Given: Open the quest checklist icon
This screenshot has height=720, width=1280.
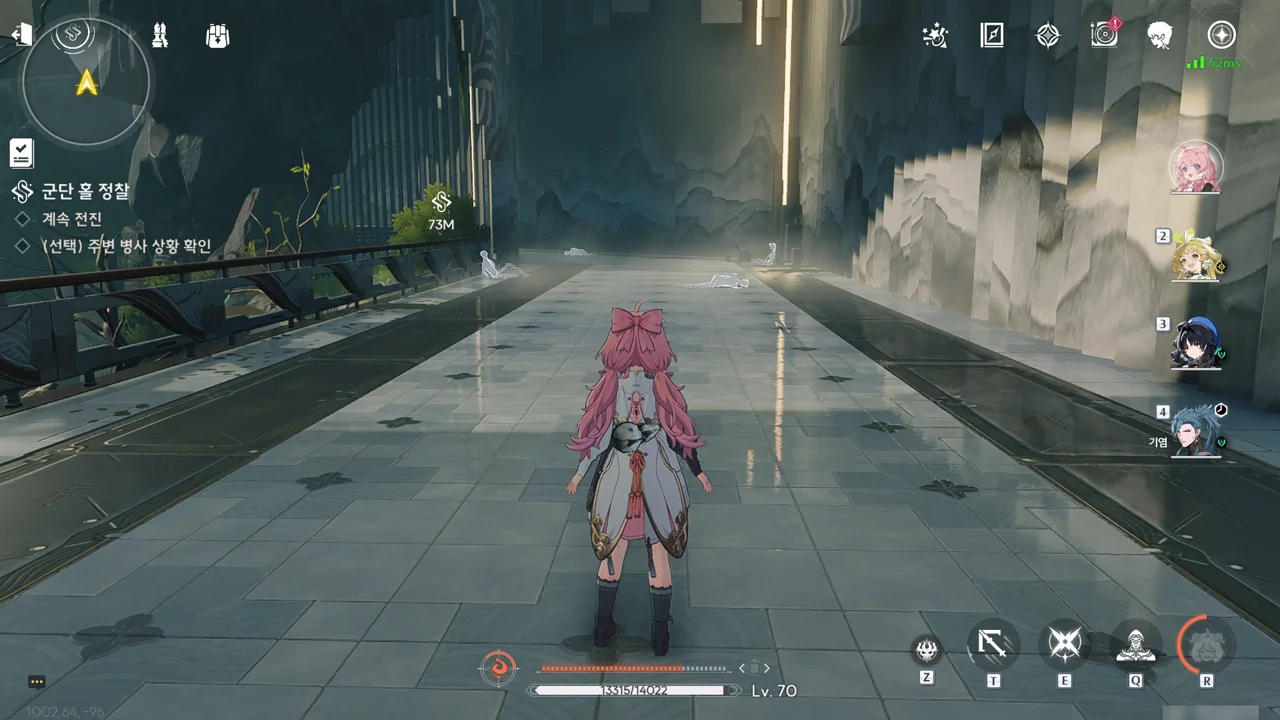Looking at the screenshot, I should [x=22, y=153].
